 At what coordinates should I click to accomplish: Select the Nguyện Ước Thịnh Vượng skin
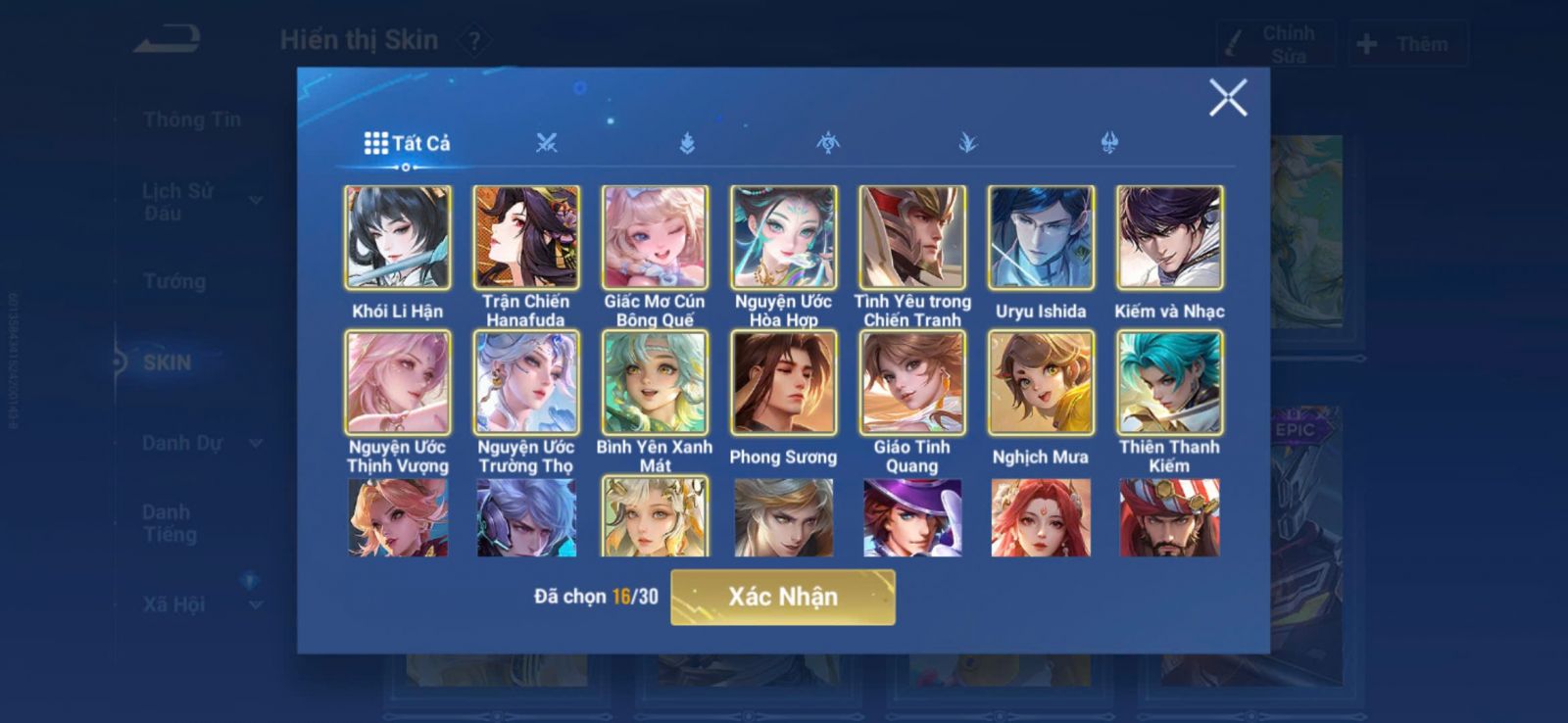398,383
